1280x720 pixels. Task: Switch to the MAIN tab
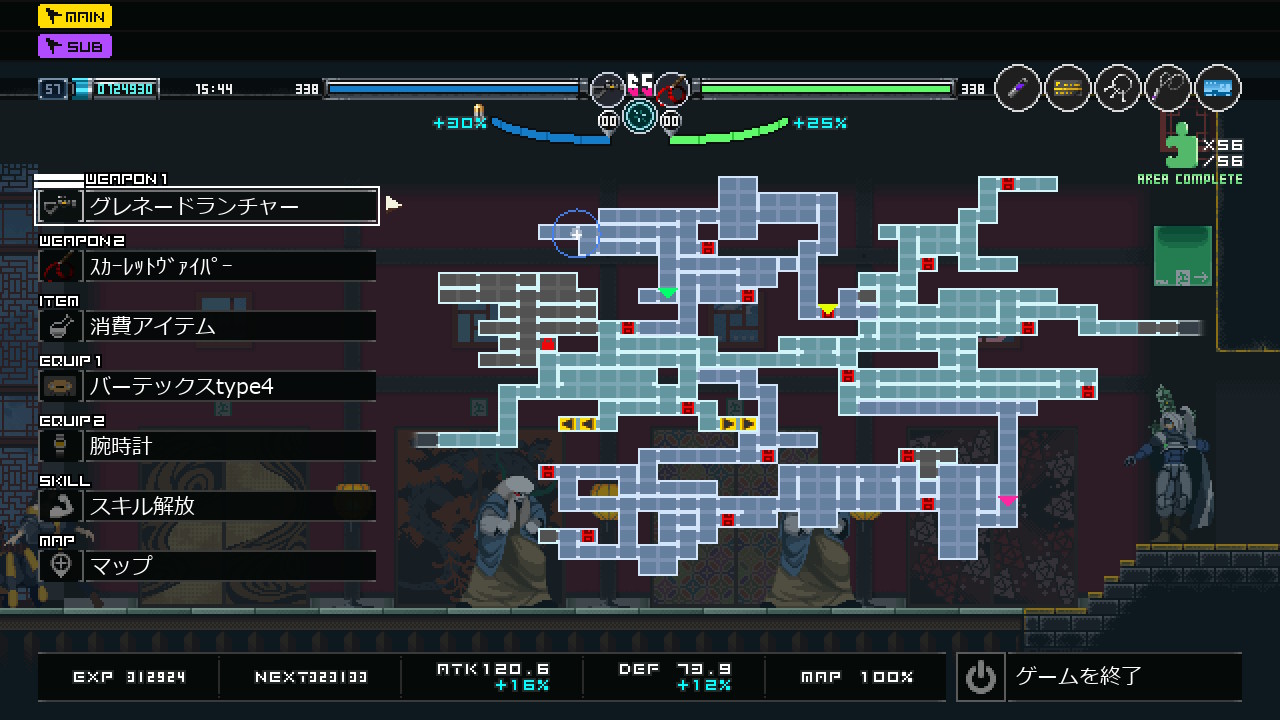[x=75, y=16]
